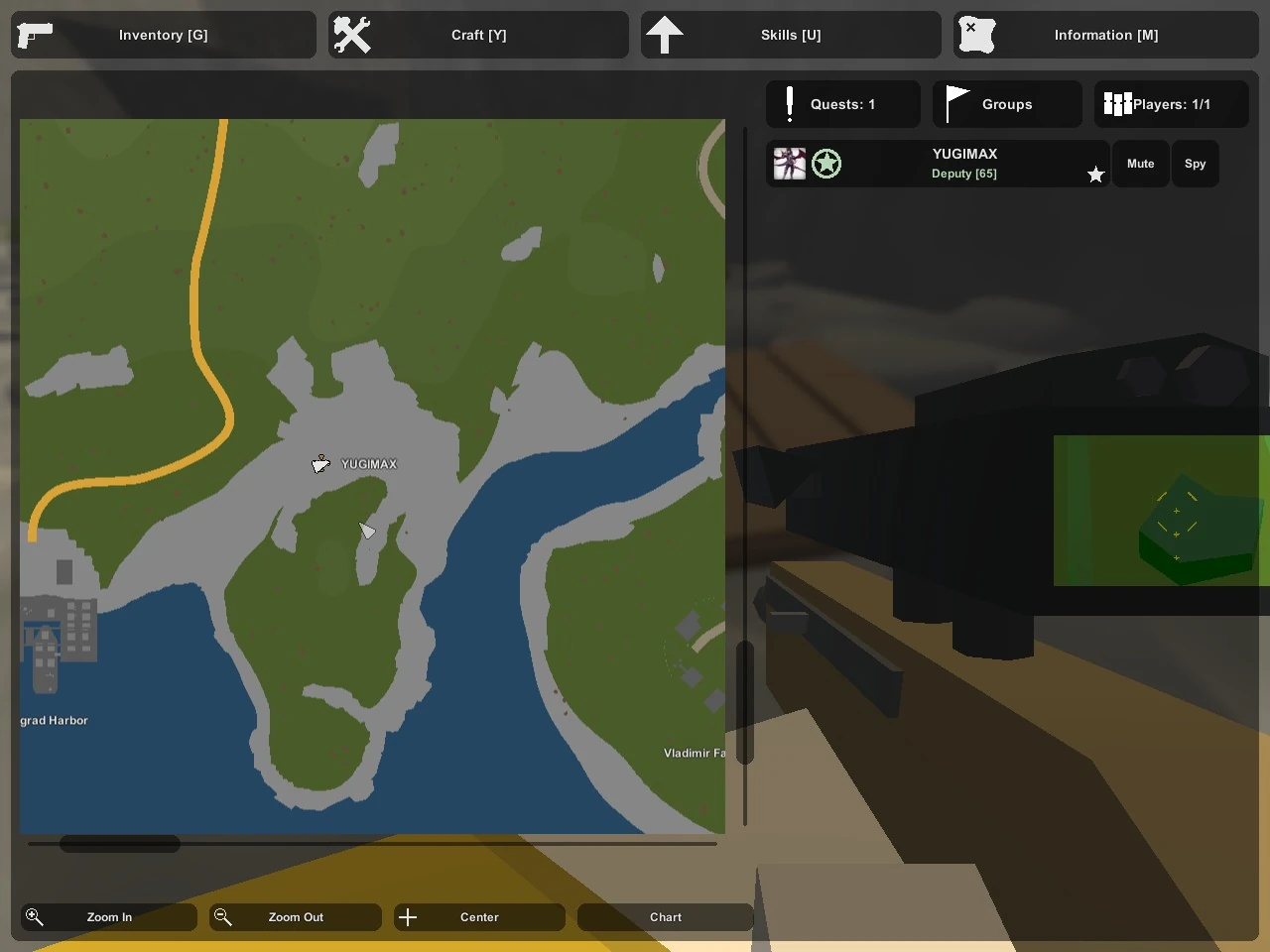Click the Quests: 1 button
Viewport: 1270px width, 952px height.
(842, 104)
